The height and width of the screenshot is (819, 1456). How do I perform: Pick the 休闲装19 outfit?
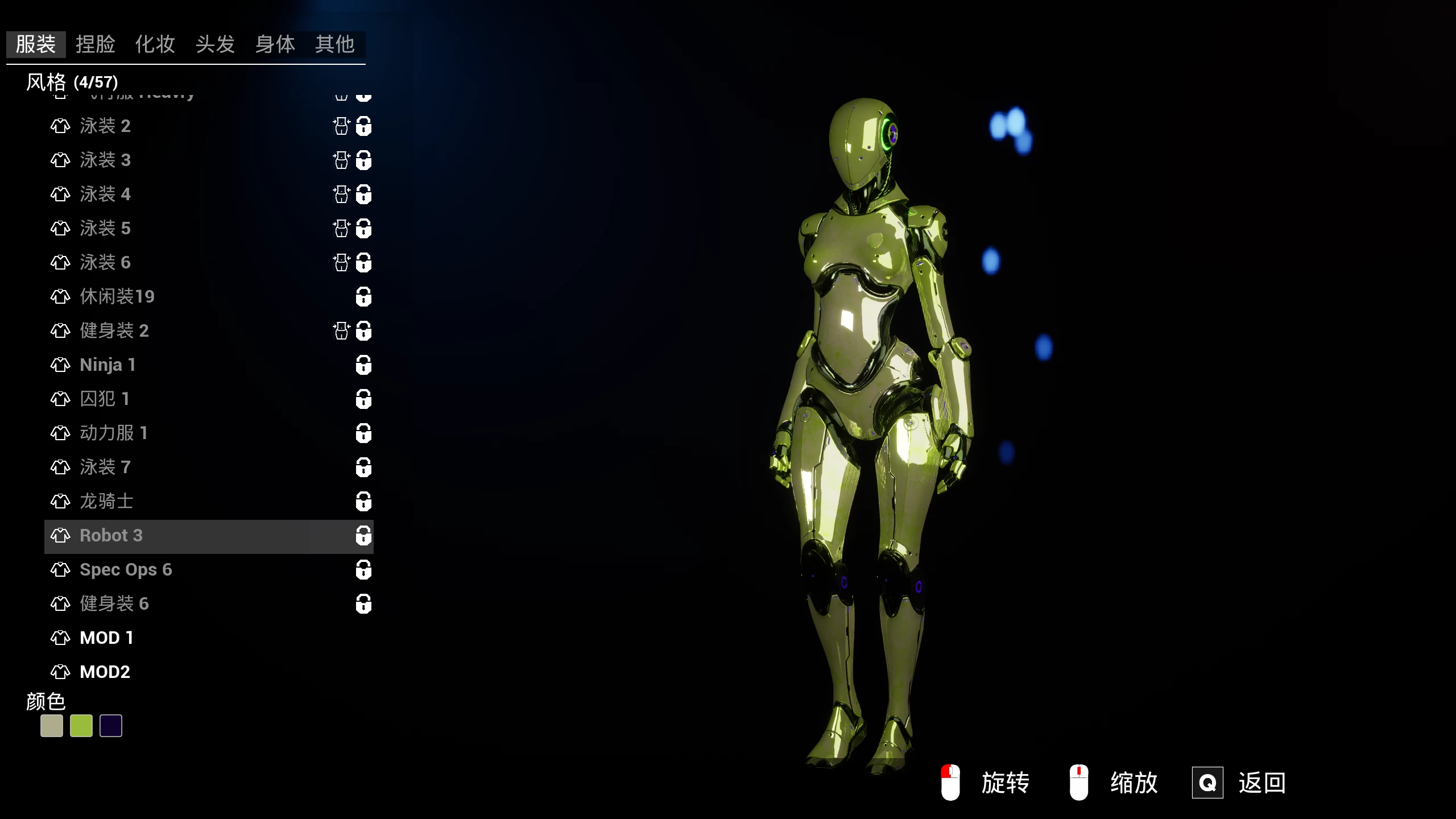coord(117,296)
